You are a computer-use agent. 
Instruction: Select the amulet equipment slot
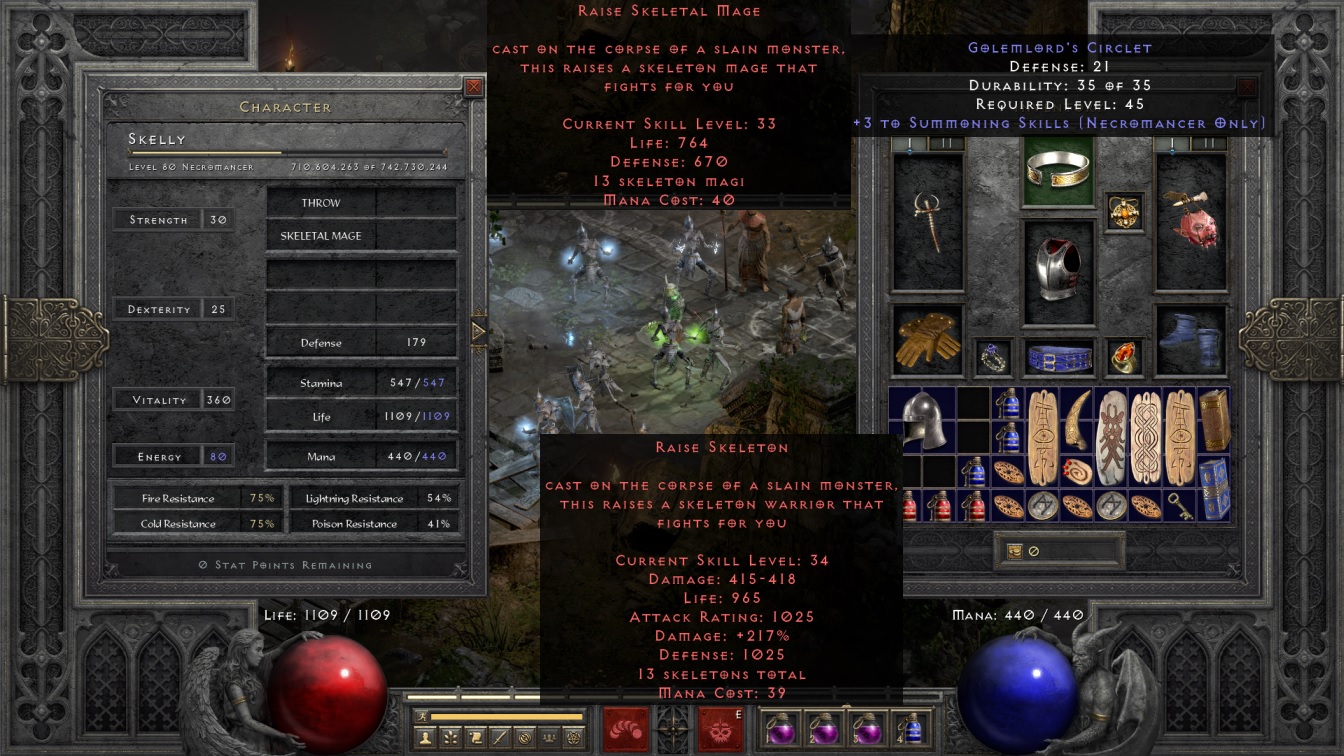tap(1124, 212)
